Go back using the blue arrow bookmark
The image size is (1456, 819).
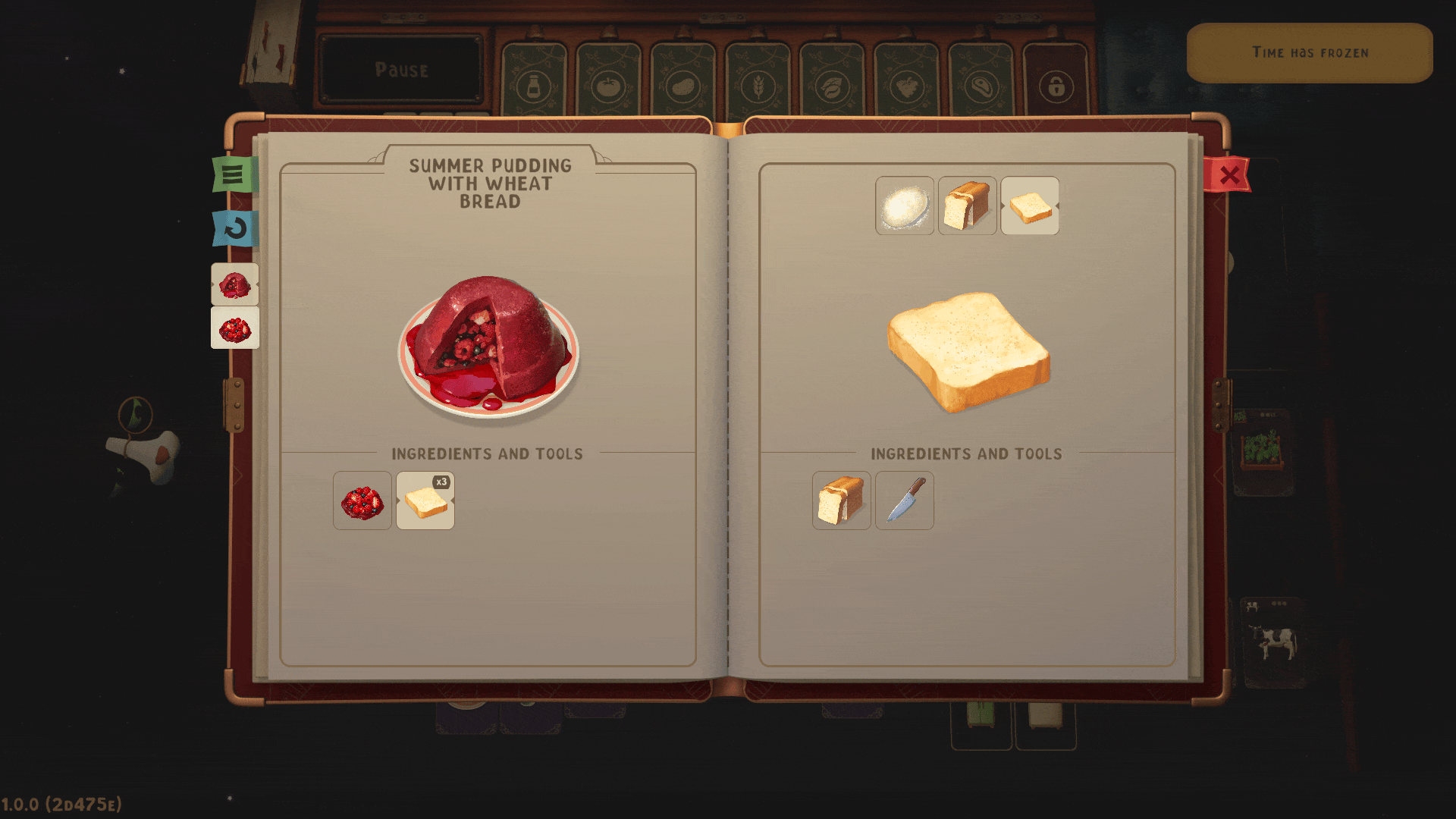234,228
